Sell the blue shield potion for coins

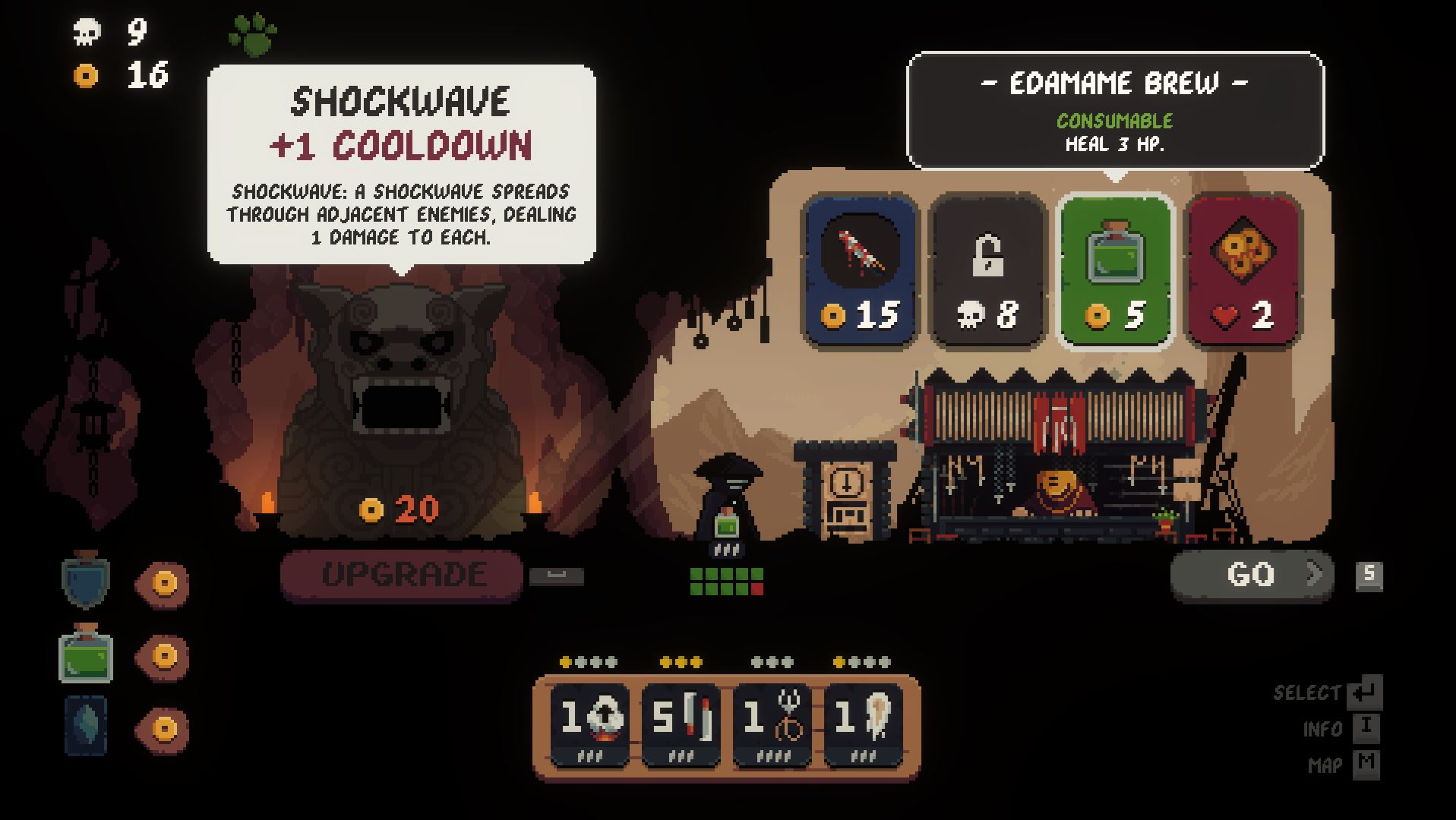click(163, 583)
